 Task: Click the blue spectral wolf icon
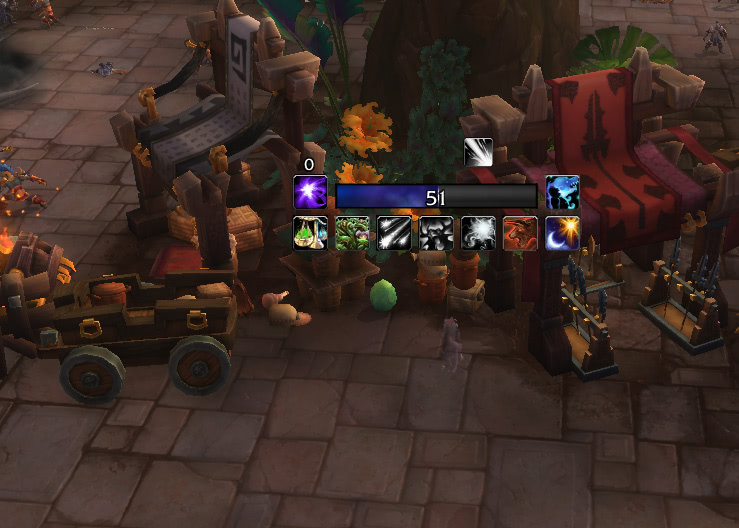[x=563, y=192]
